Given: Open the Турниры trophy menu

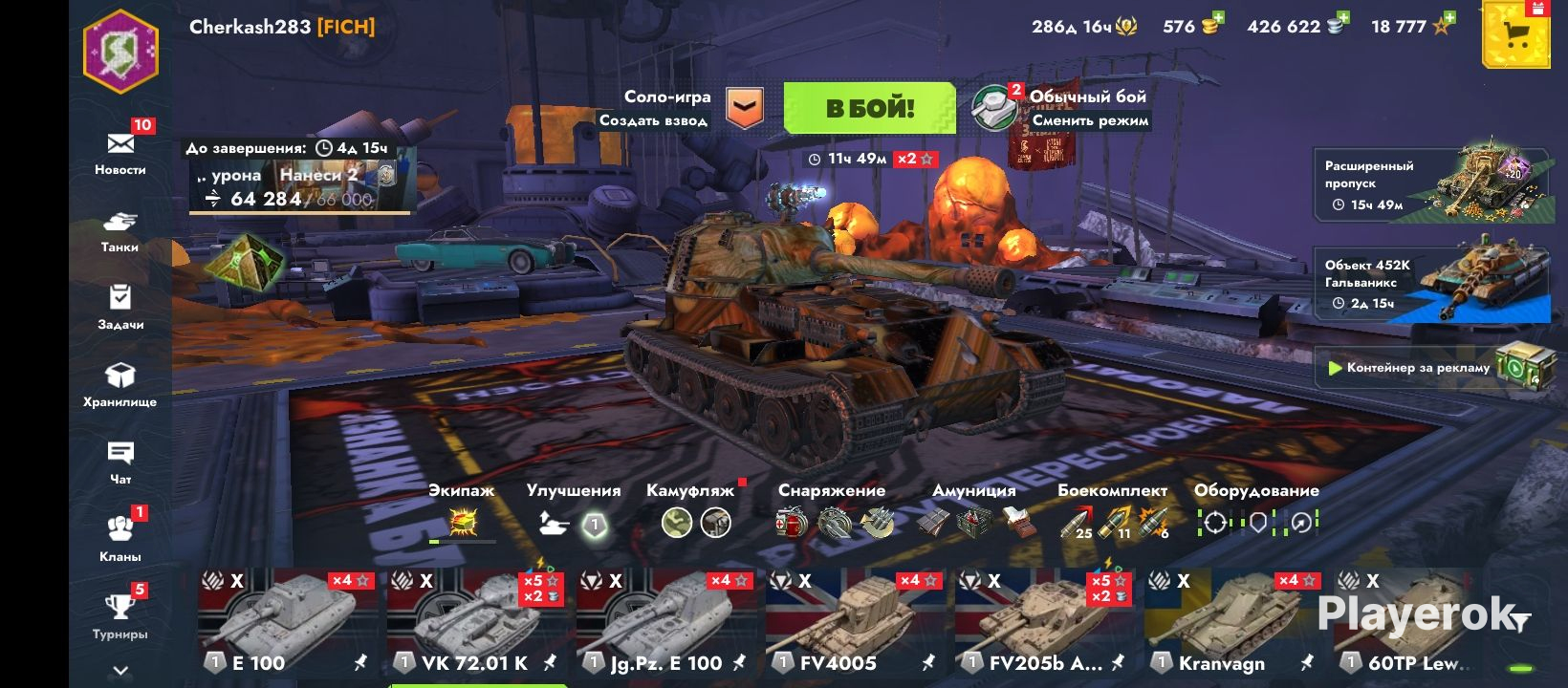Looking at the screenshot, I should point(120,613).
